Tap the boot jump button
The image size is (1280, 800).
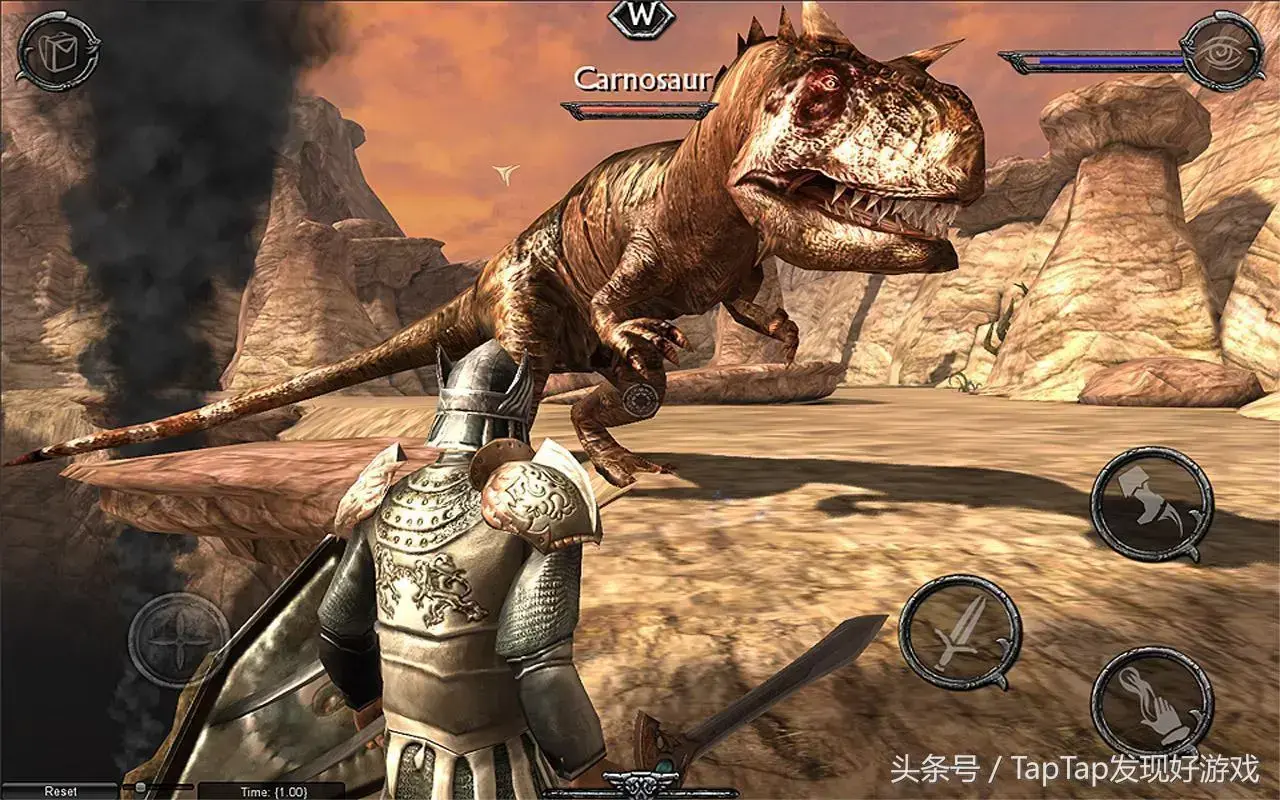click(1151, 503)
